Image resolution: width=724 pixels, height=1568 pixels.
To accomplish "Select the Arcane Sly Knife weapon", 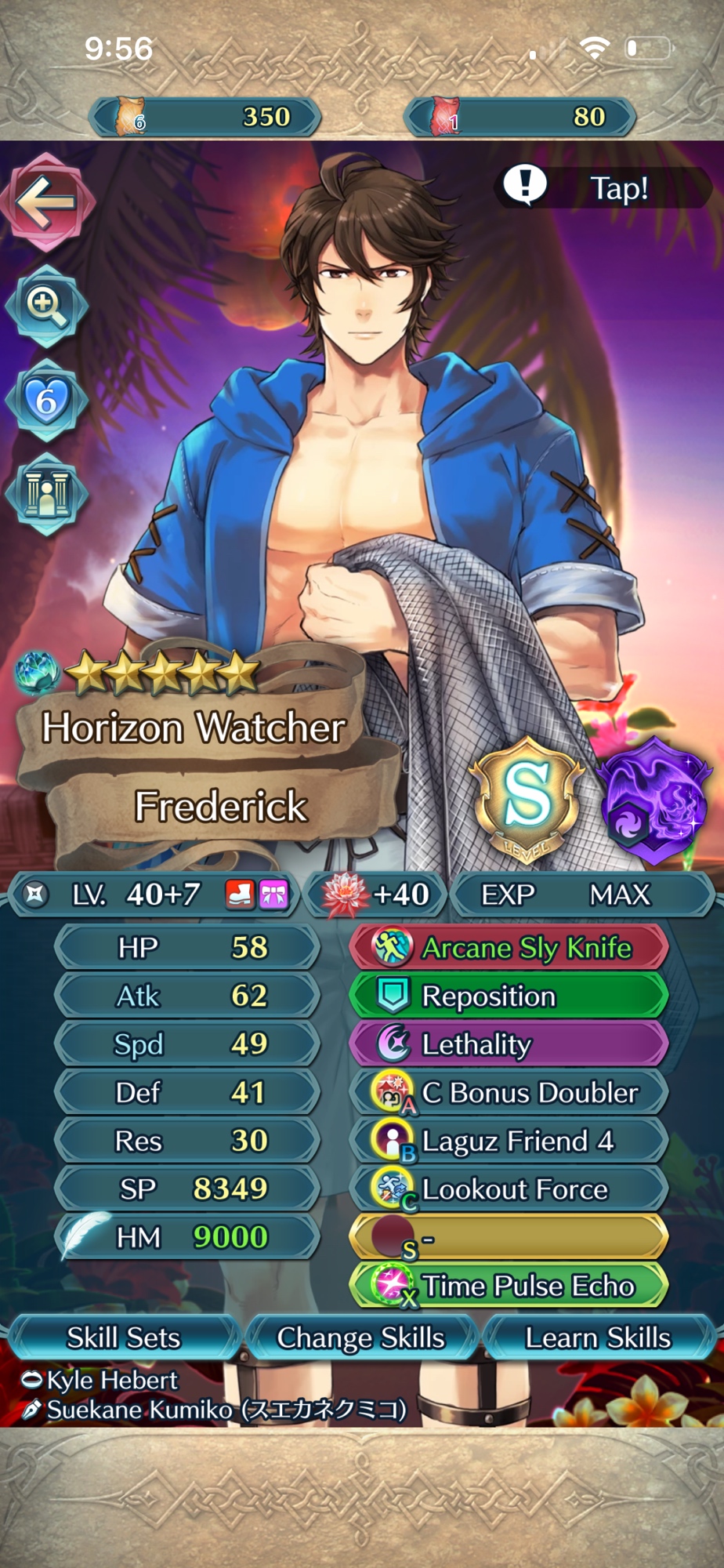I will click(509, 948).
